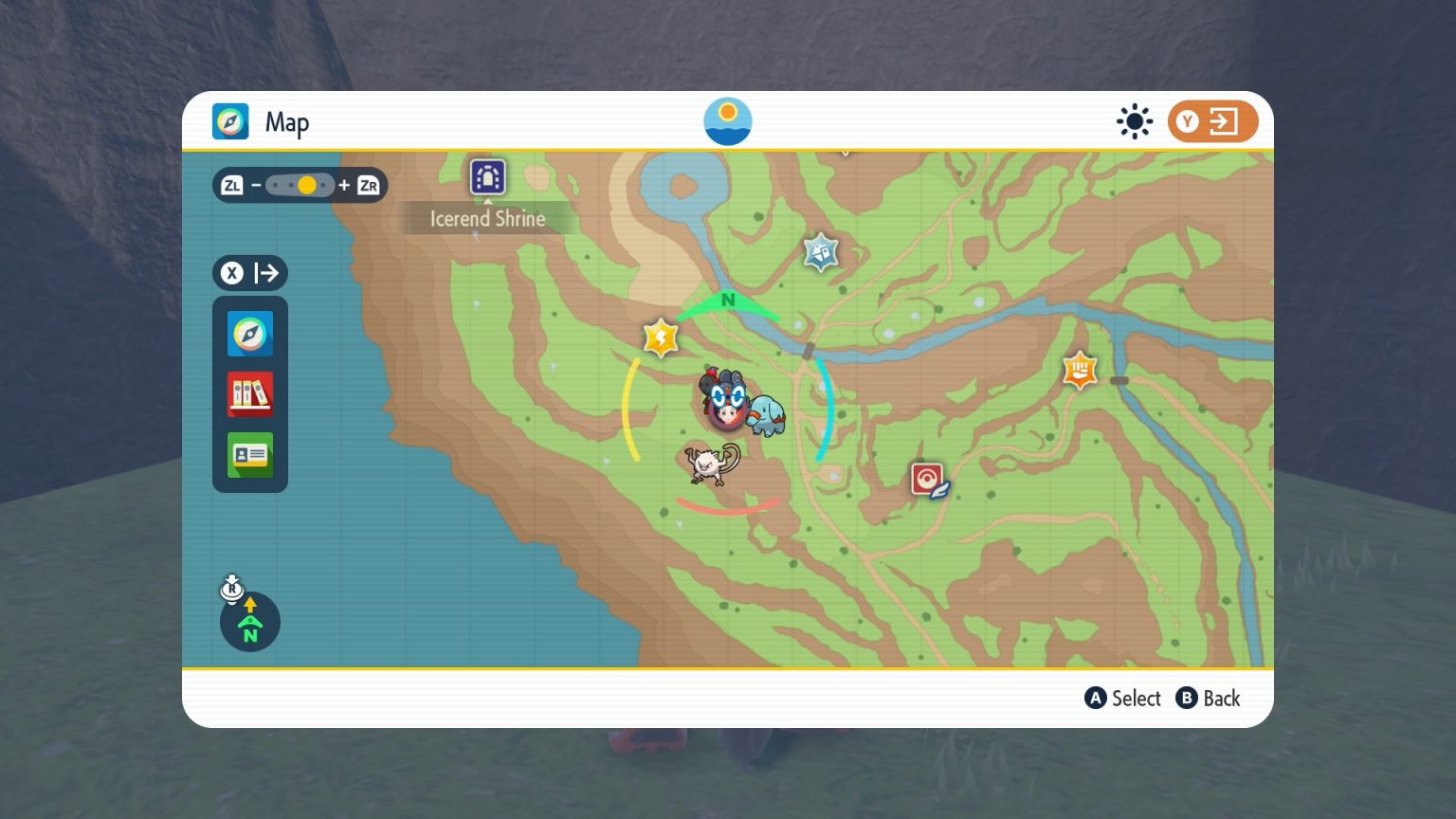The width and height of the screenshot is (1456, 819).
Task: Toggle the day-night display with the sun icon
Action: point(1135,121)
